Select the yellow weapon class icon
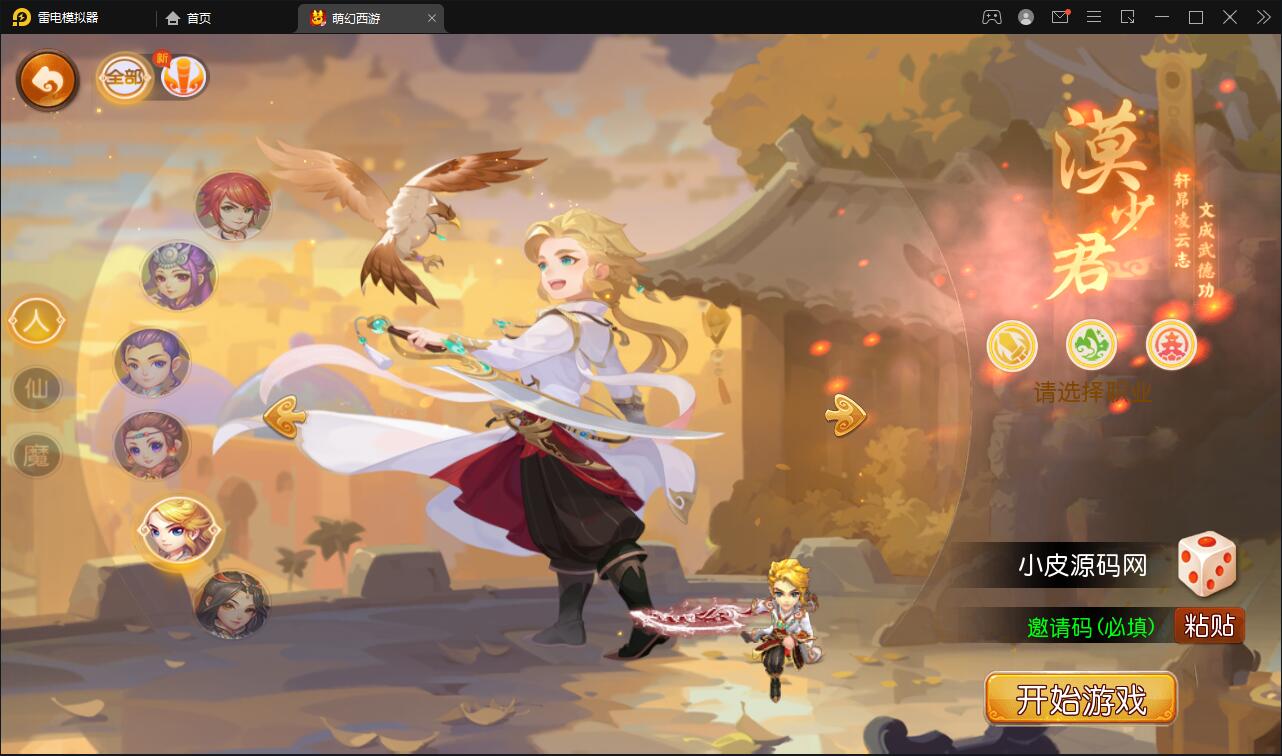Screen dimensions: 1282x756 tap(1011, 344)
